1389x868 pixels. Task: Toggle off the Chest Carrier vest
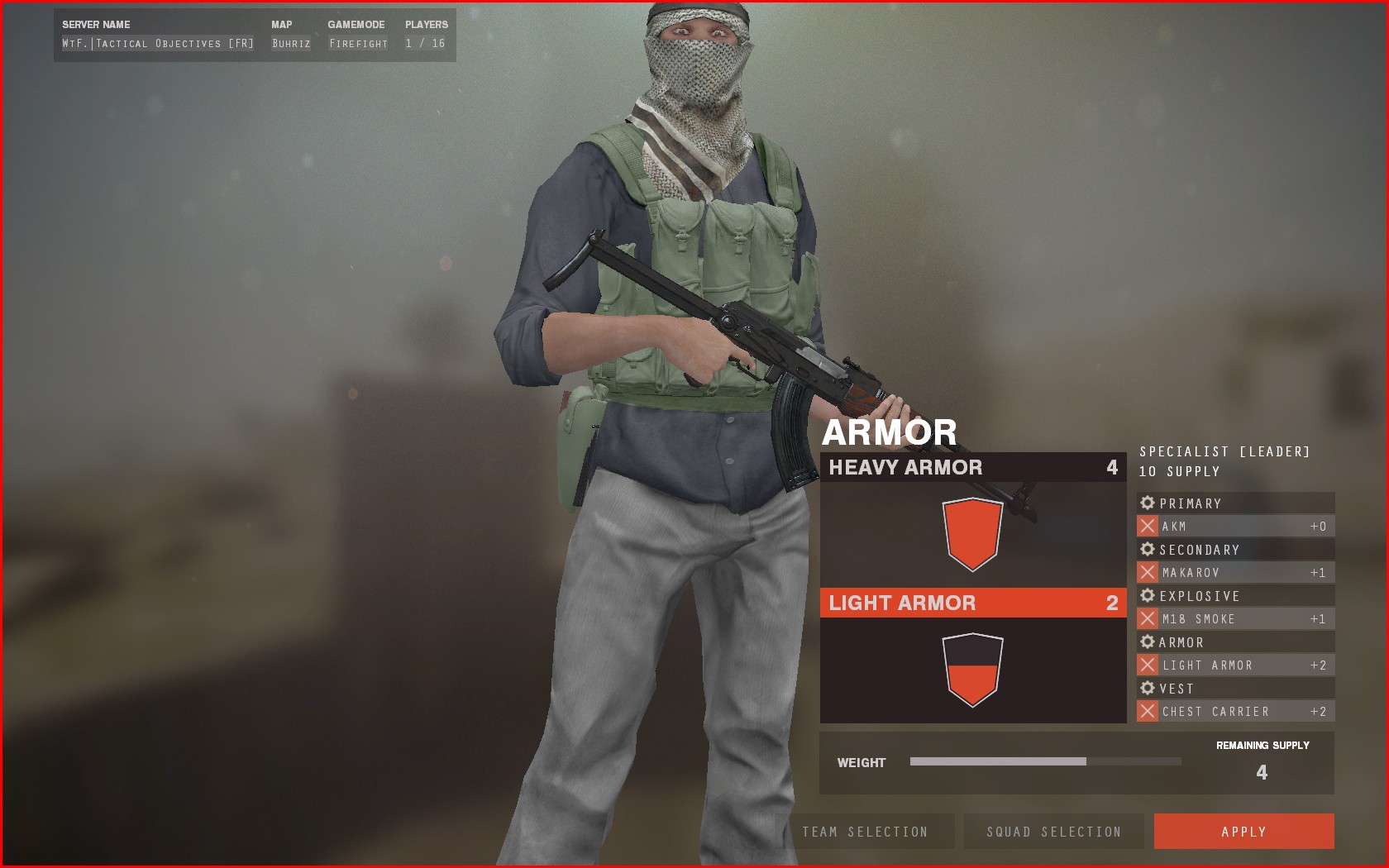(x=1146, y=711)
